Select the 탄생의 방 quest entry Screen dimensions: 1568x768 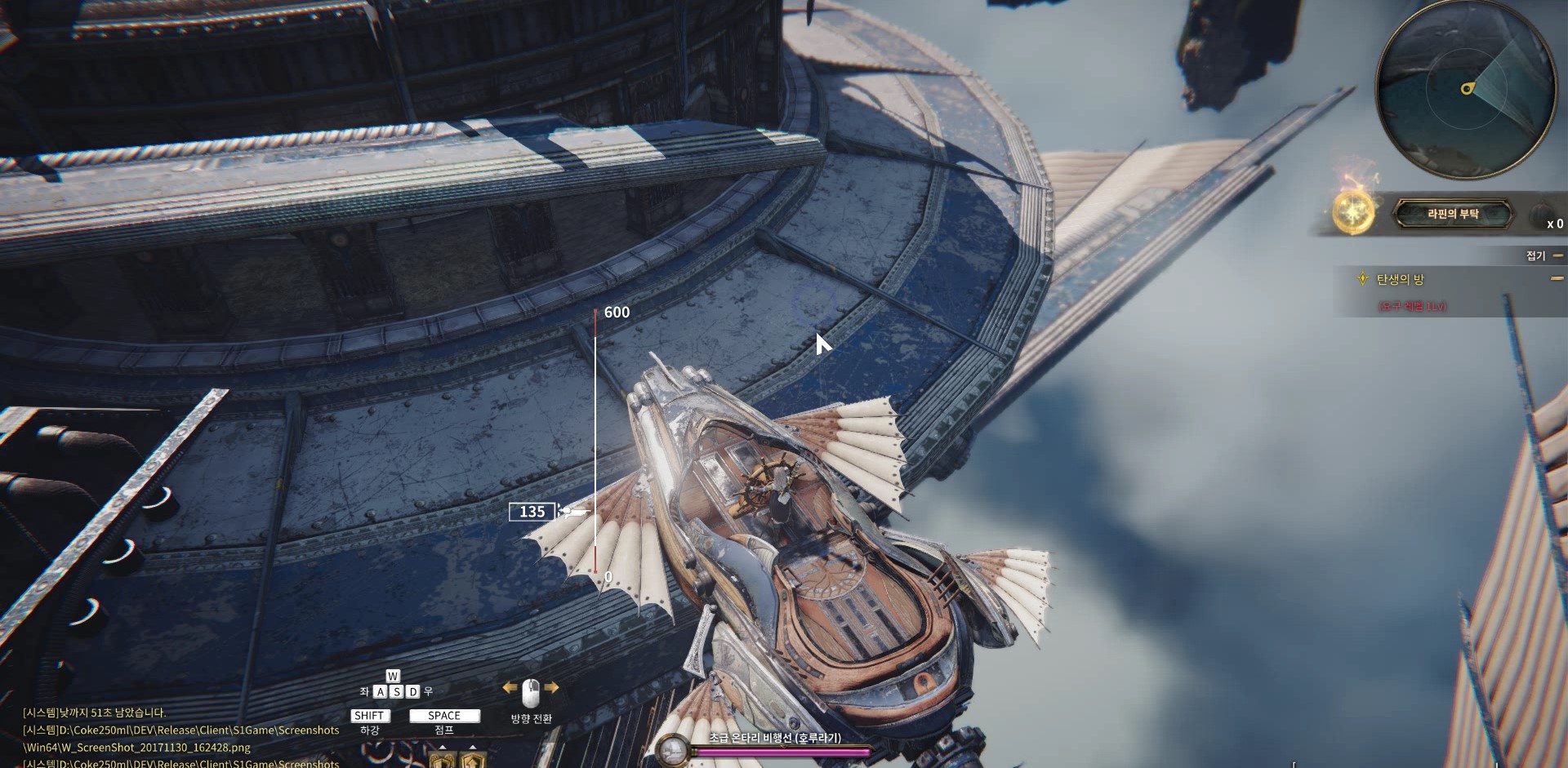[1400, 280]
